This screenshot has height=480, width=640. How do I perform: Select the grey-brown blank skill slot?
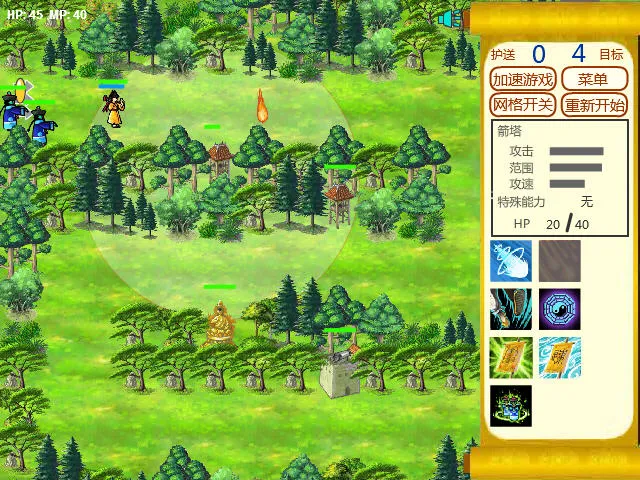(x=560, y=261)
